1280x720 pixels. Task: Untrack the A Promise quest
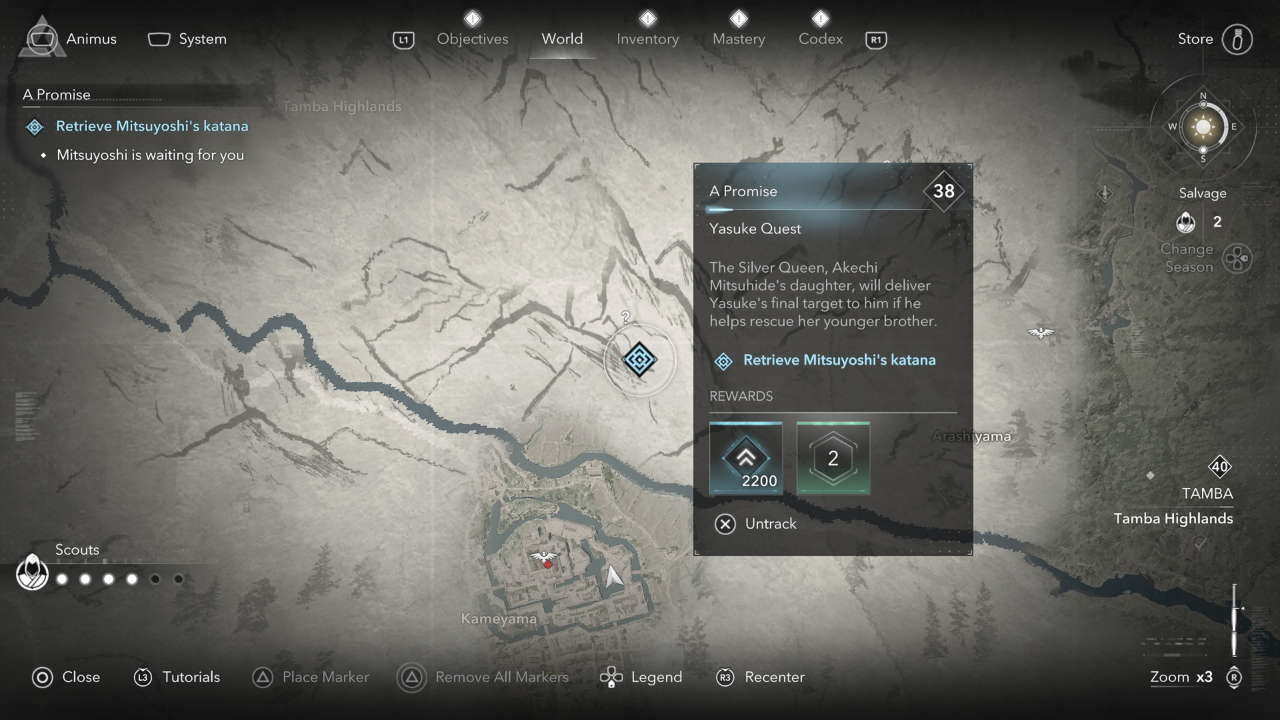(757, 523)
